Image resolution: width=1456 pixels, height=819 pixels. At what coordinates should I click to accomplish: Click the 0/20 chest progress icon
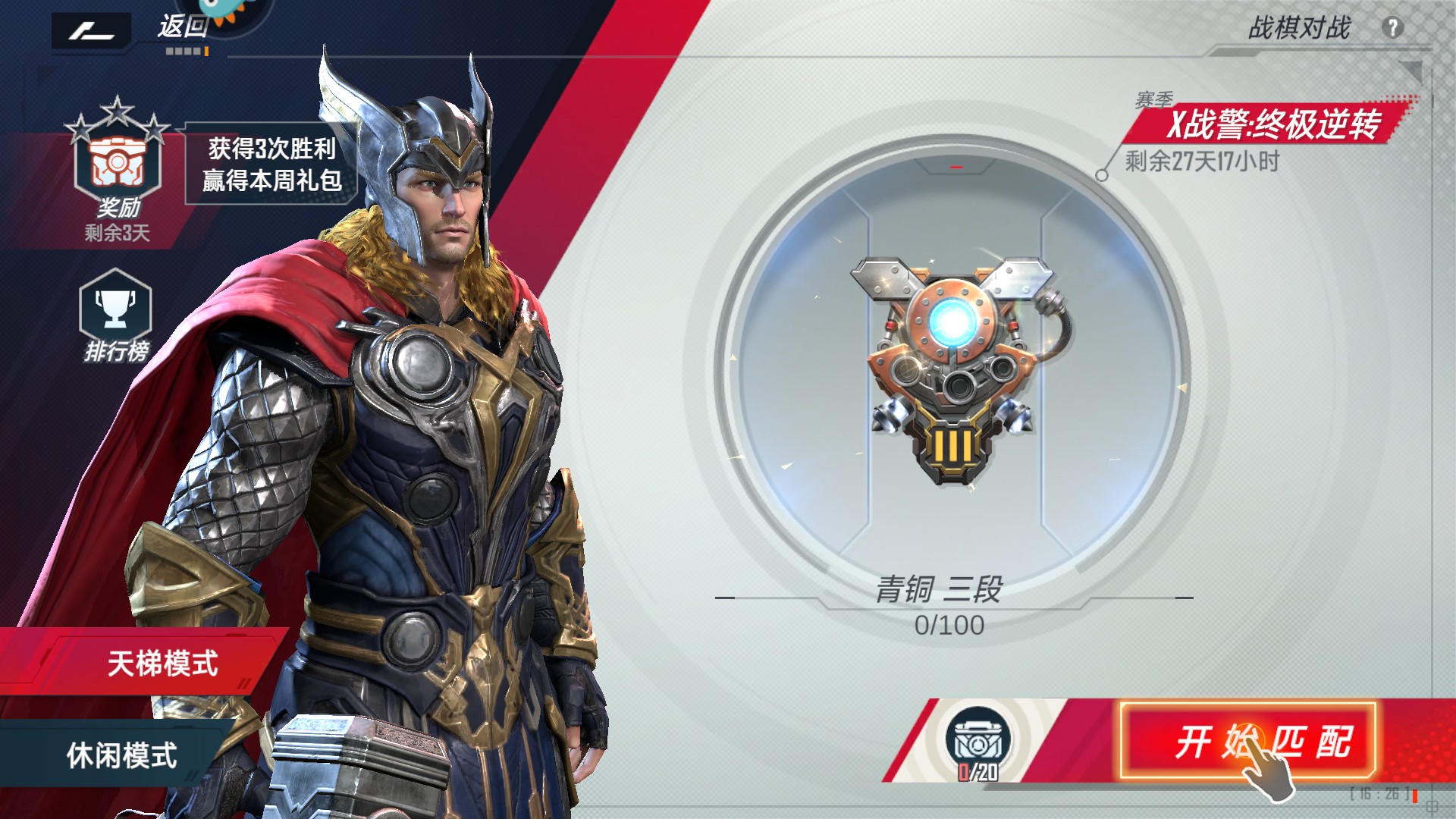pyautogui.click(x=978, y=745)
